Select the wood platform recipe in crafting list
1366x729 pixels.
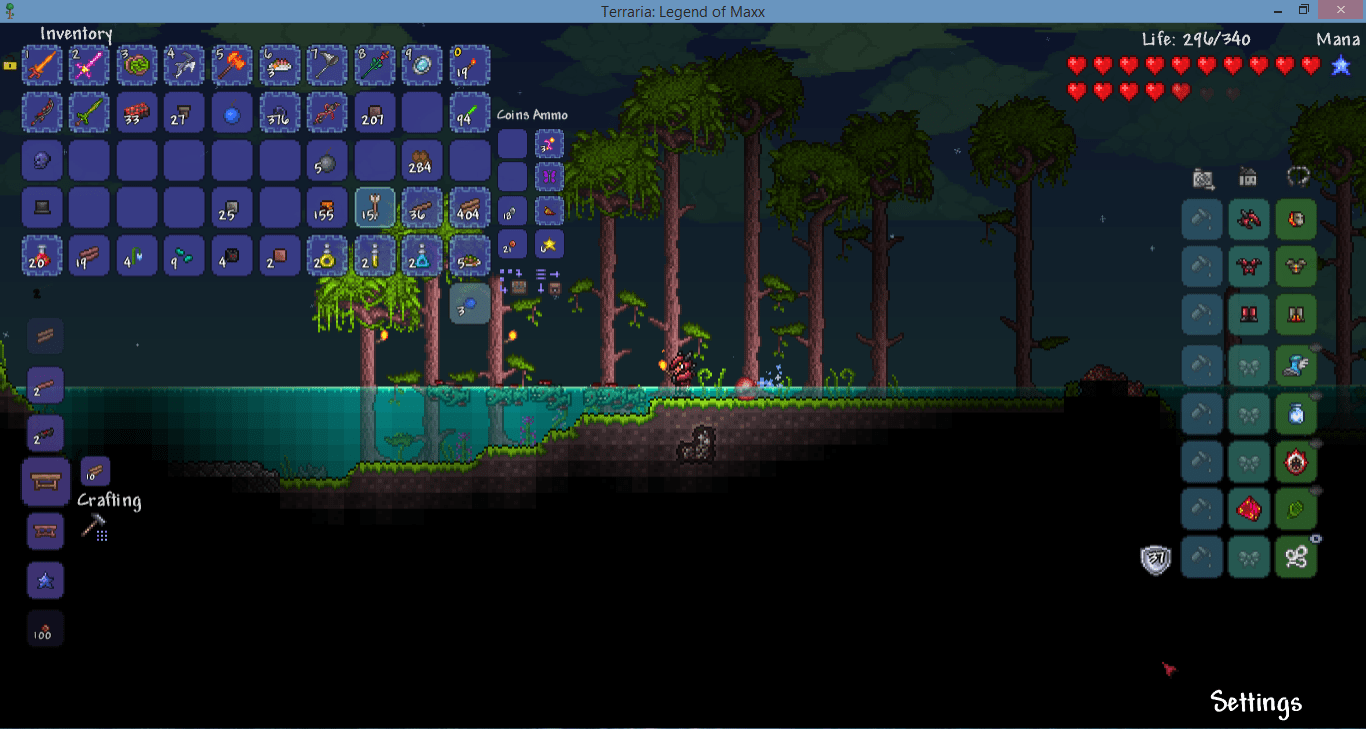45,336
